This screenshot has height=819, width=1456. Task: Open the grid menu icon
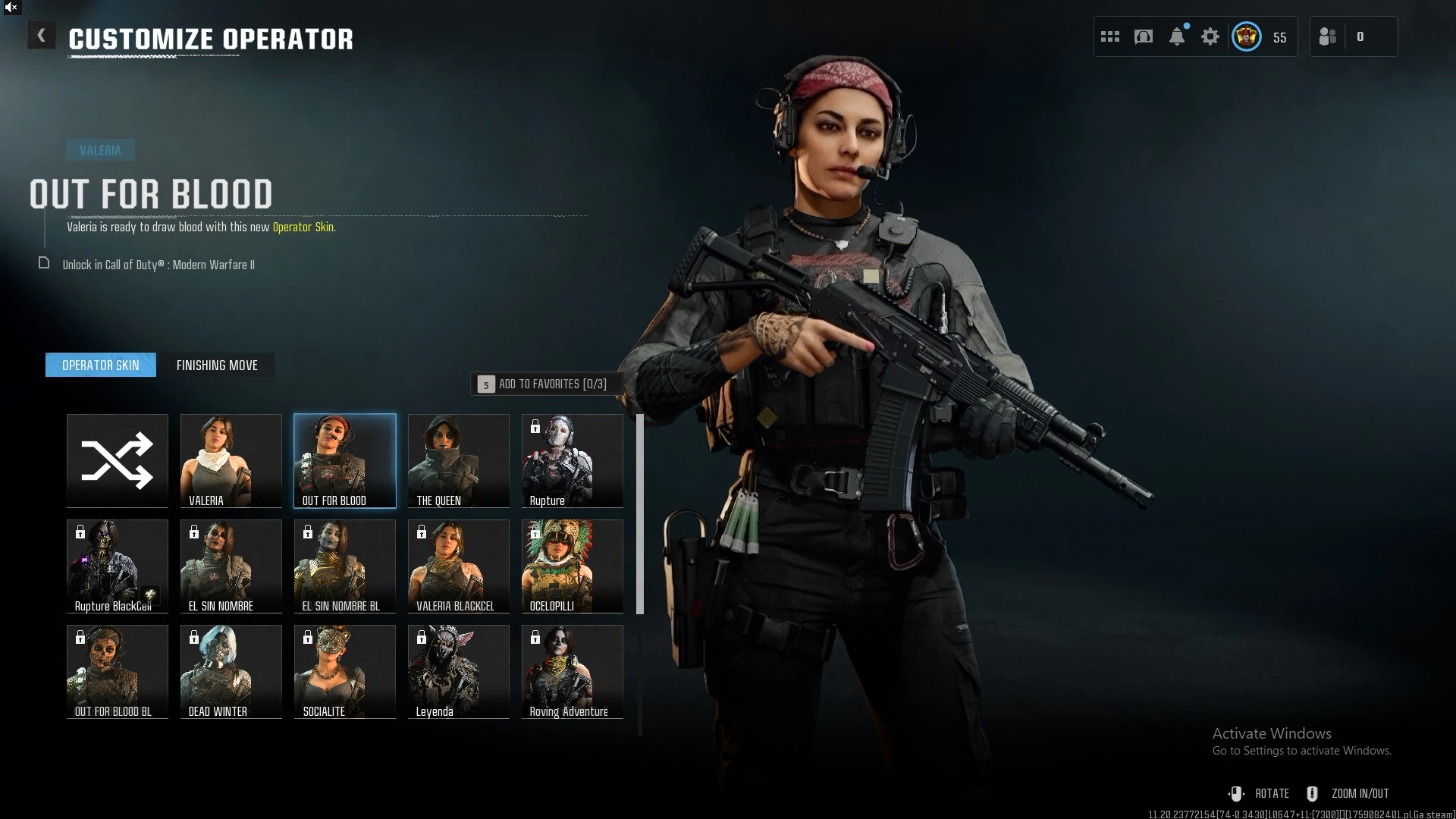click(1110, 36)
